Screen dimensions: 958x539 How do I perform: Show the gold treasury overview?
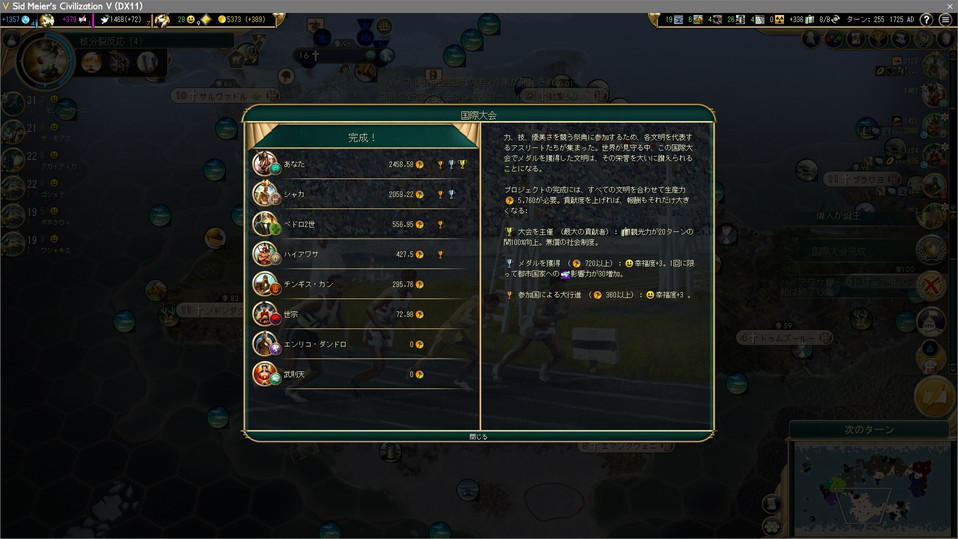tap(245, 20)
